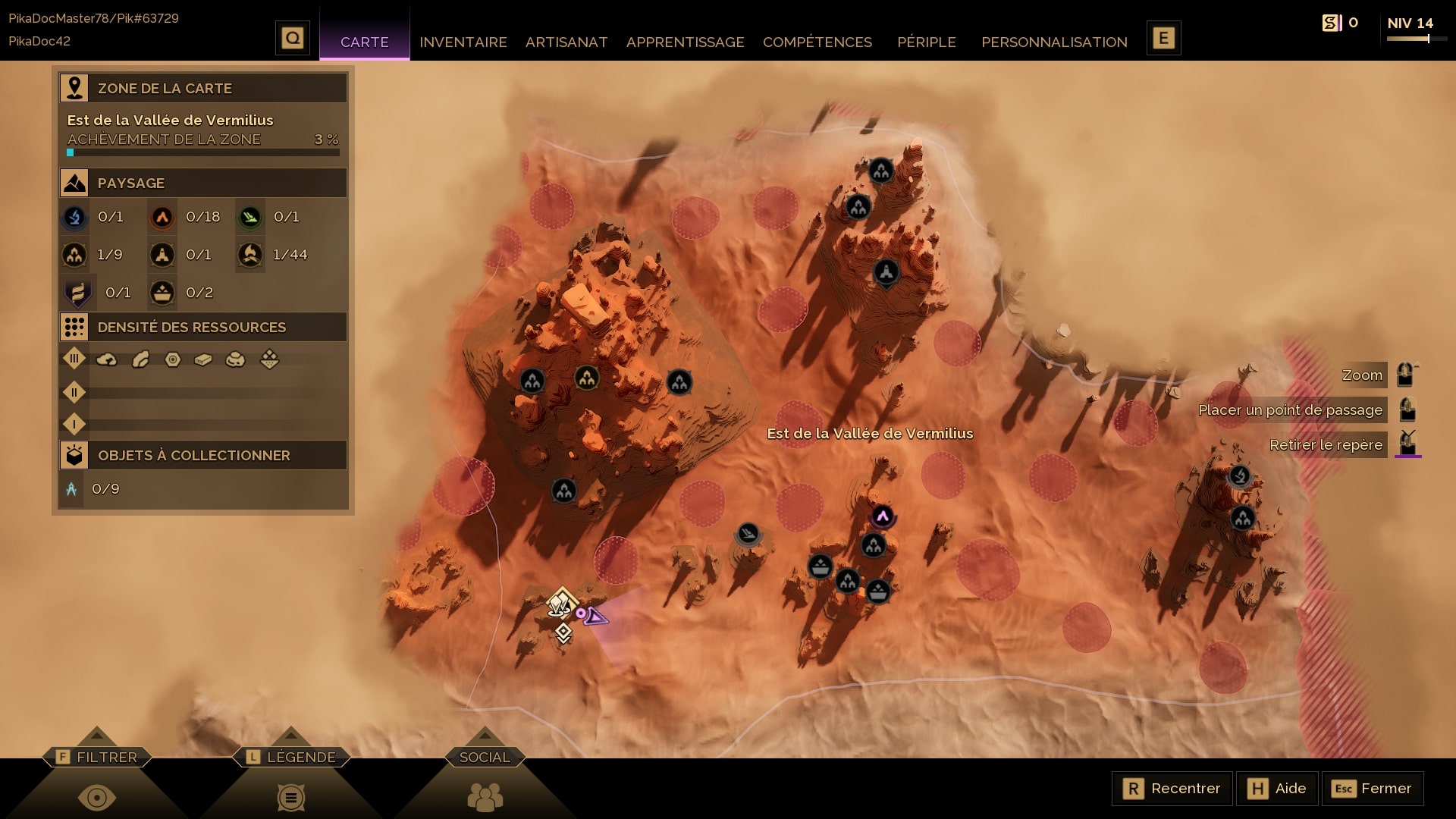Switch to the PERSONNALISATION tab
This screenshot has height=819, width=1456.
[x=1053, y=42]
